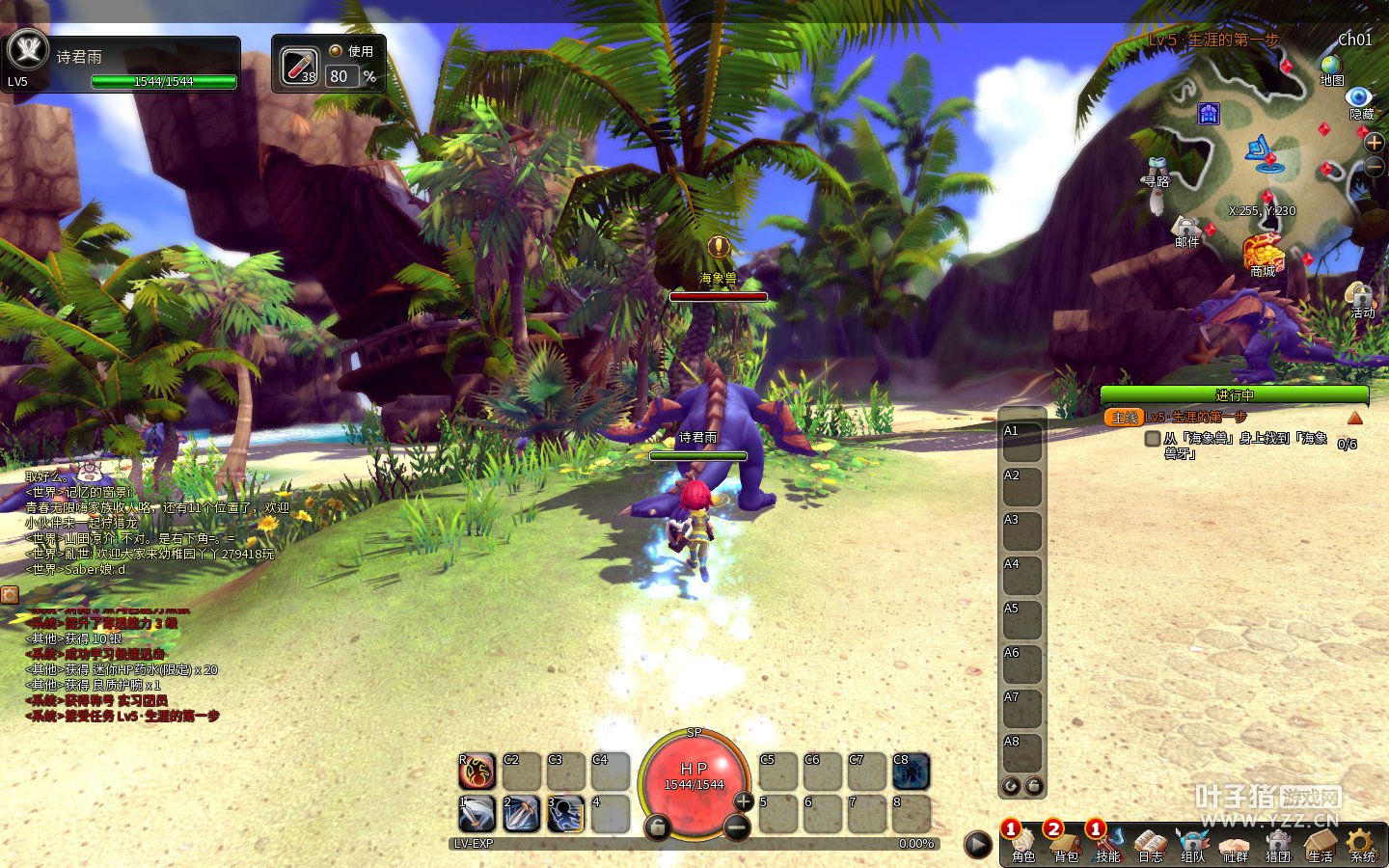Open the 背包 backpack

(x=1066, y=843)
